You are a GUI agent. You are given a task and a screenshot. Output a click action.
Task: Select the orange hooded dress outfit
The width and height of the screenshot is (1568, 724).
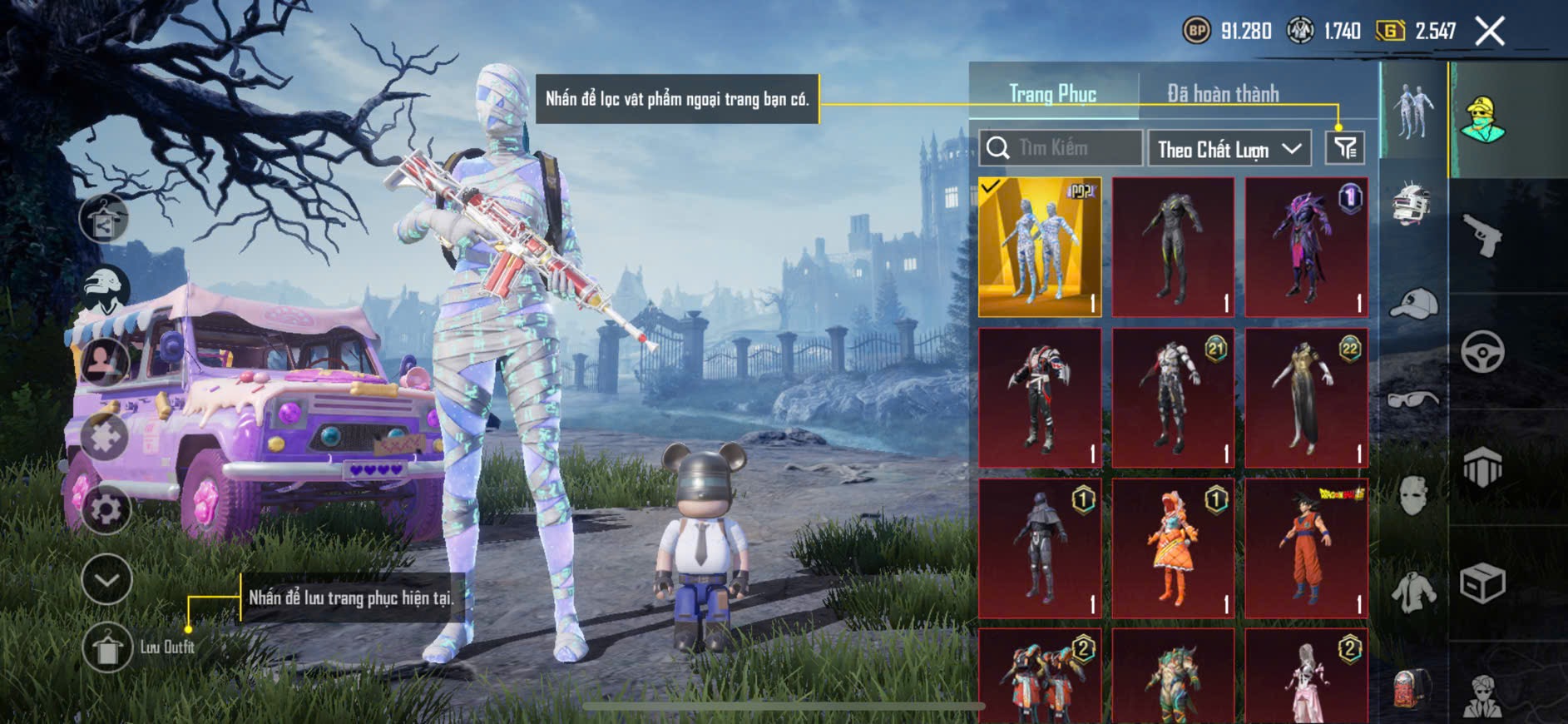pos(1173,548)
